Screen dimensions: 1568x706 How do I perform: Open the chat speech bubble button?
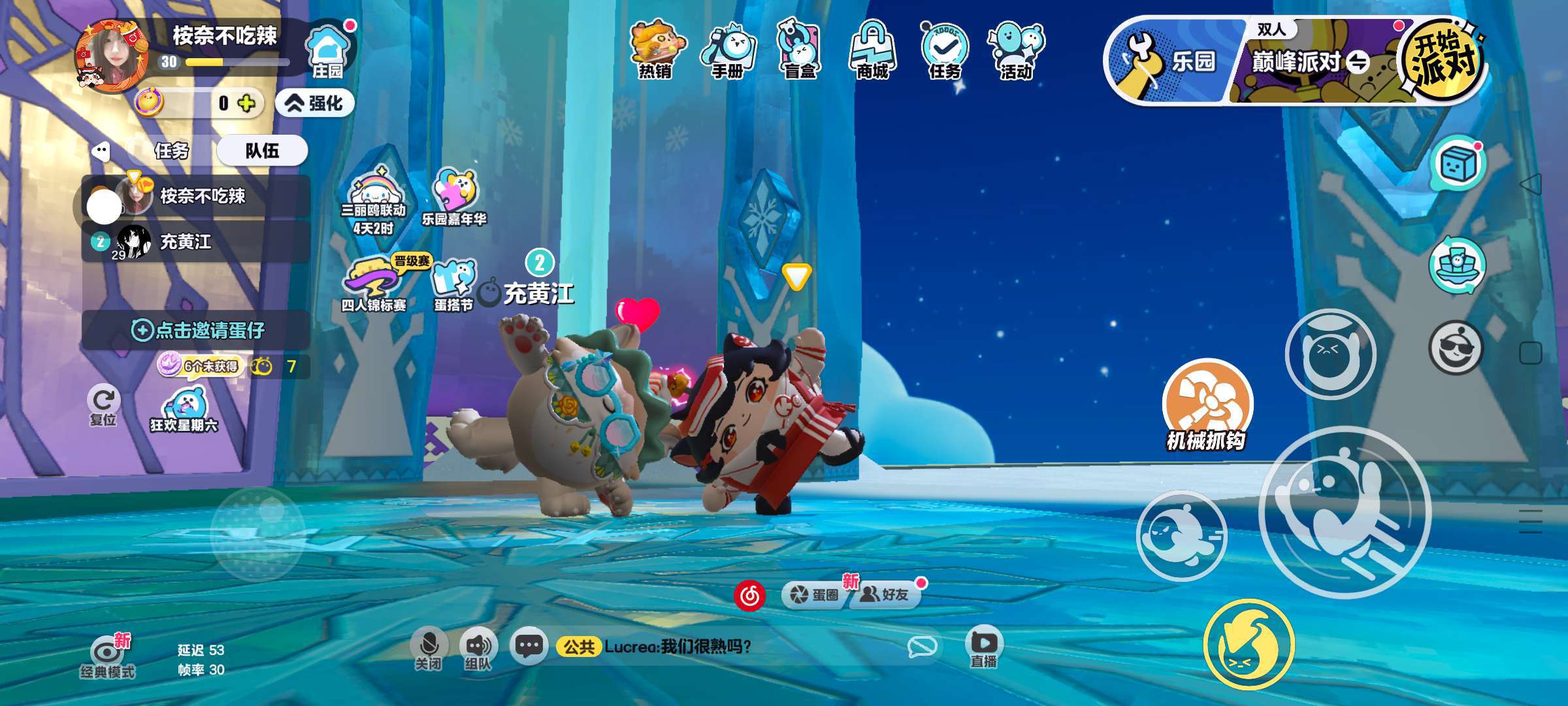528,647
